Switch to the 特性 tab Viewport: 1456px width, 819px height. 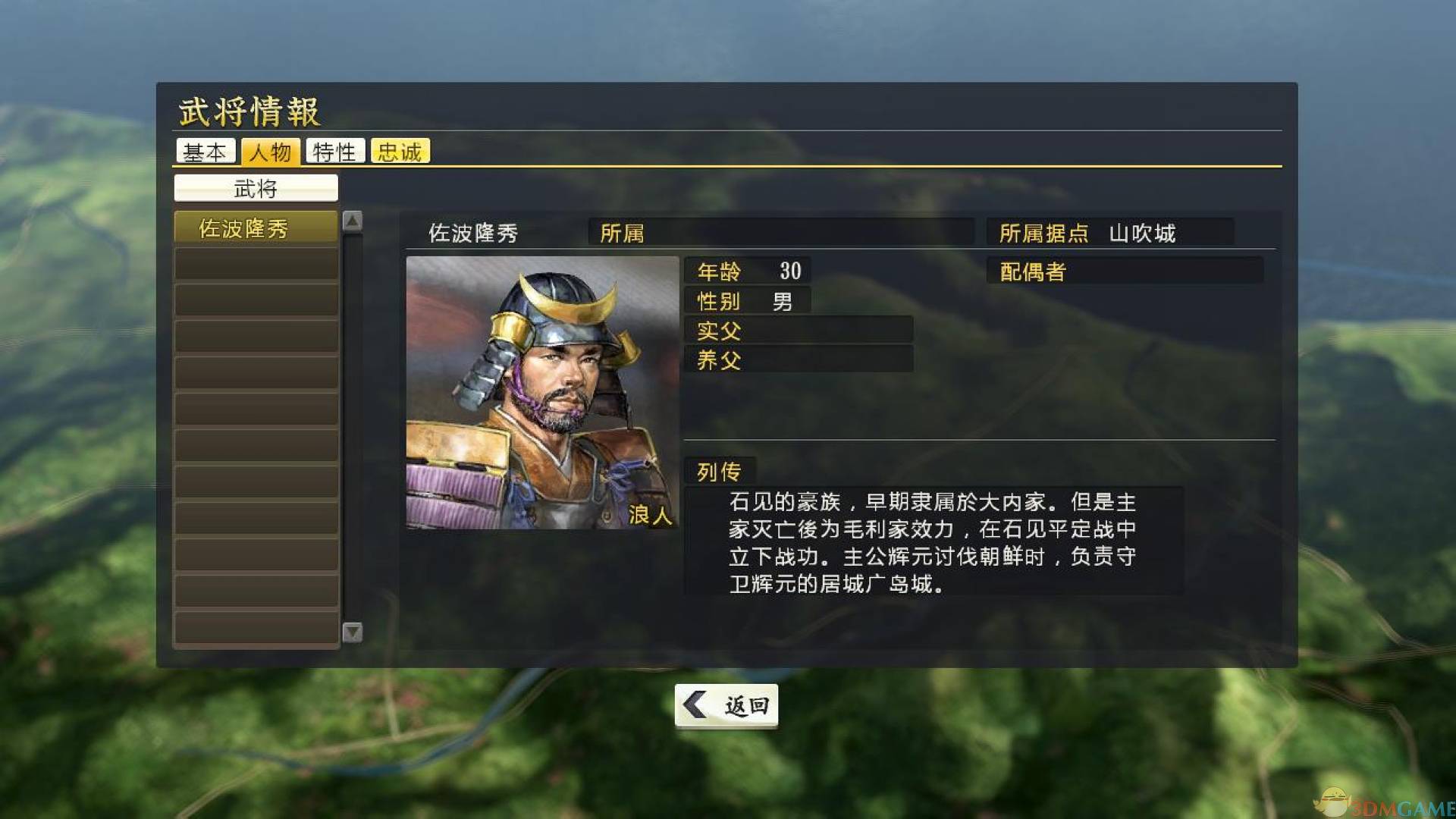[336, 151]
